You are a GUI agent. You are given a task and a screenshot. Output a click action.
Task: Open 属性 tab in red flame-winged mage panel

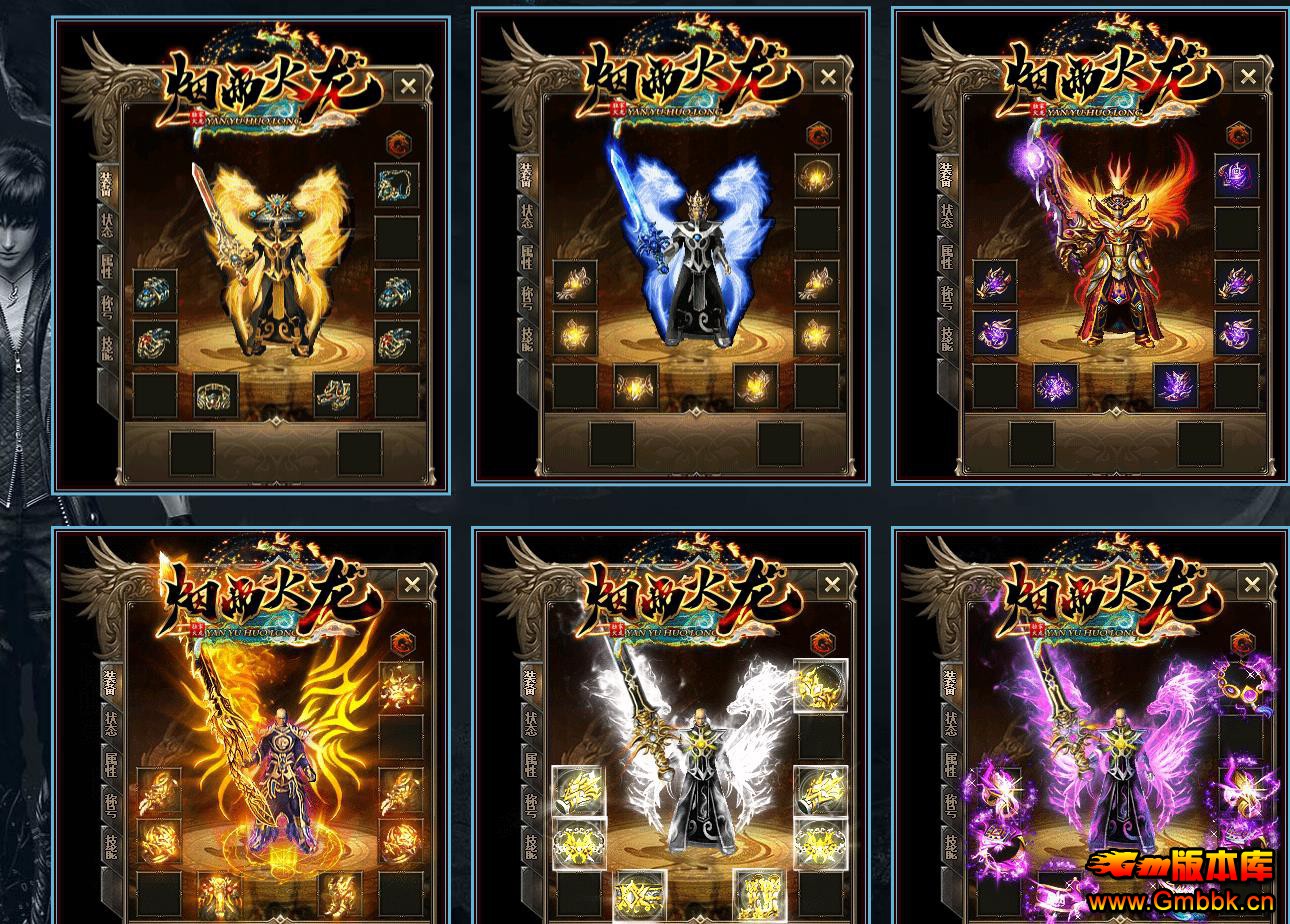click(947, 256)
